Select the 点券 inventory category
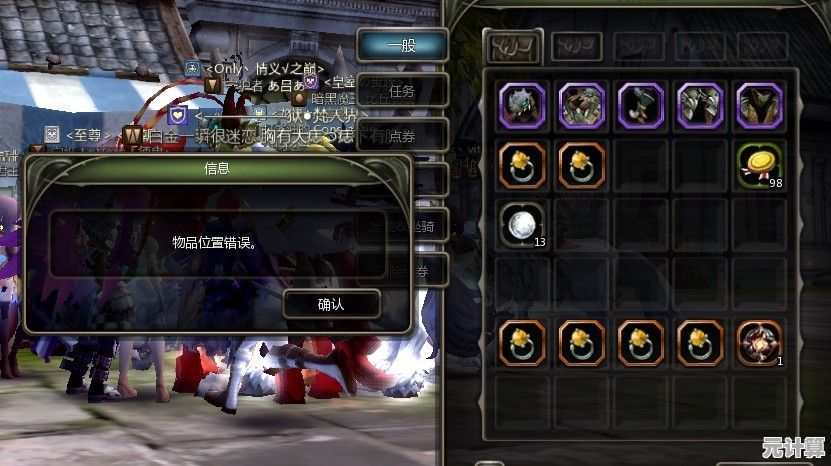 [402, 135]
